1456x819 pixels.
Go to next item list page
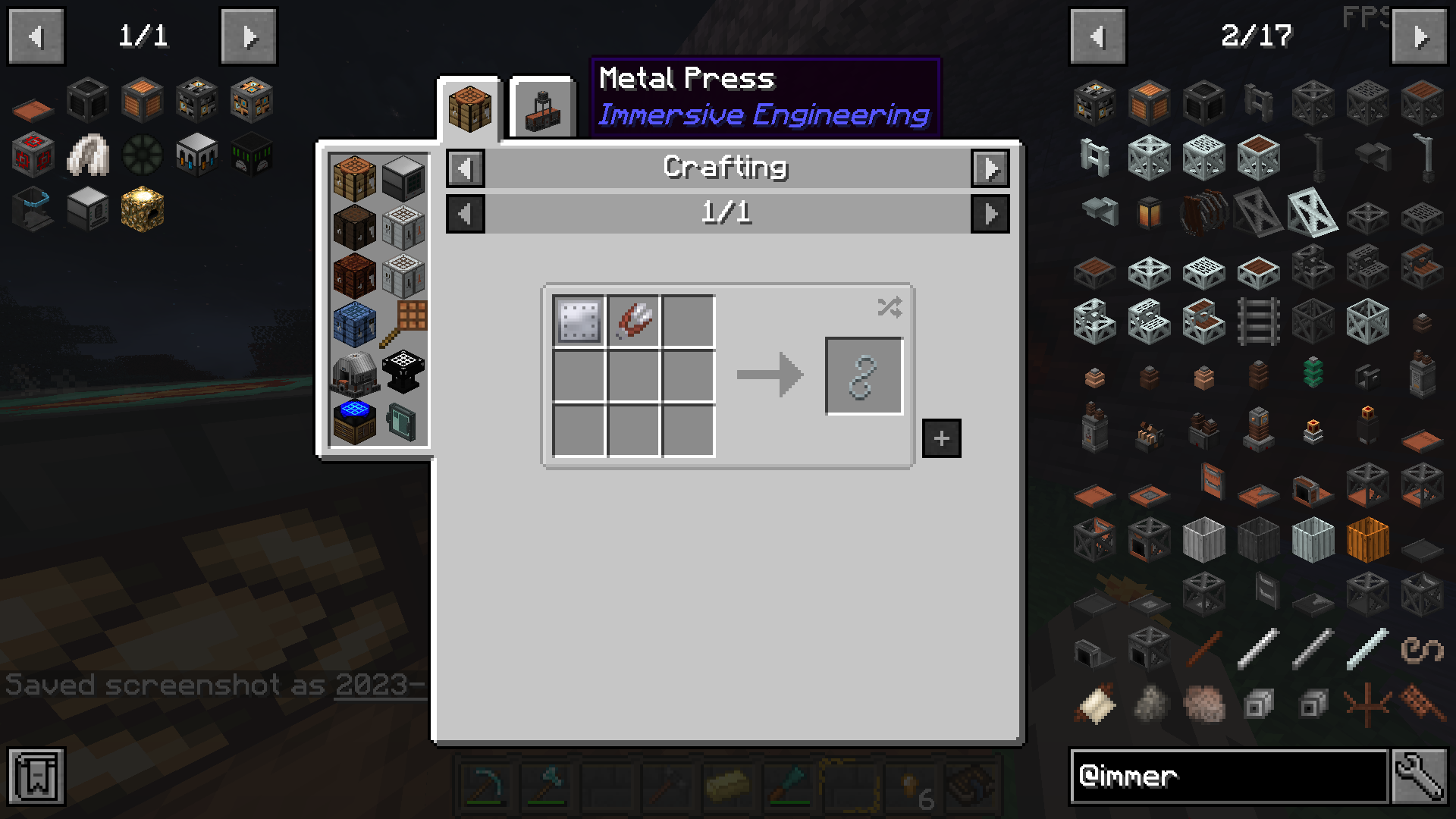[x=1420, y=36]
